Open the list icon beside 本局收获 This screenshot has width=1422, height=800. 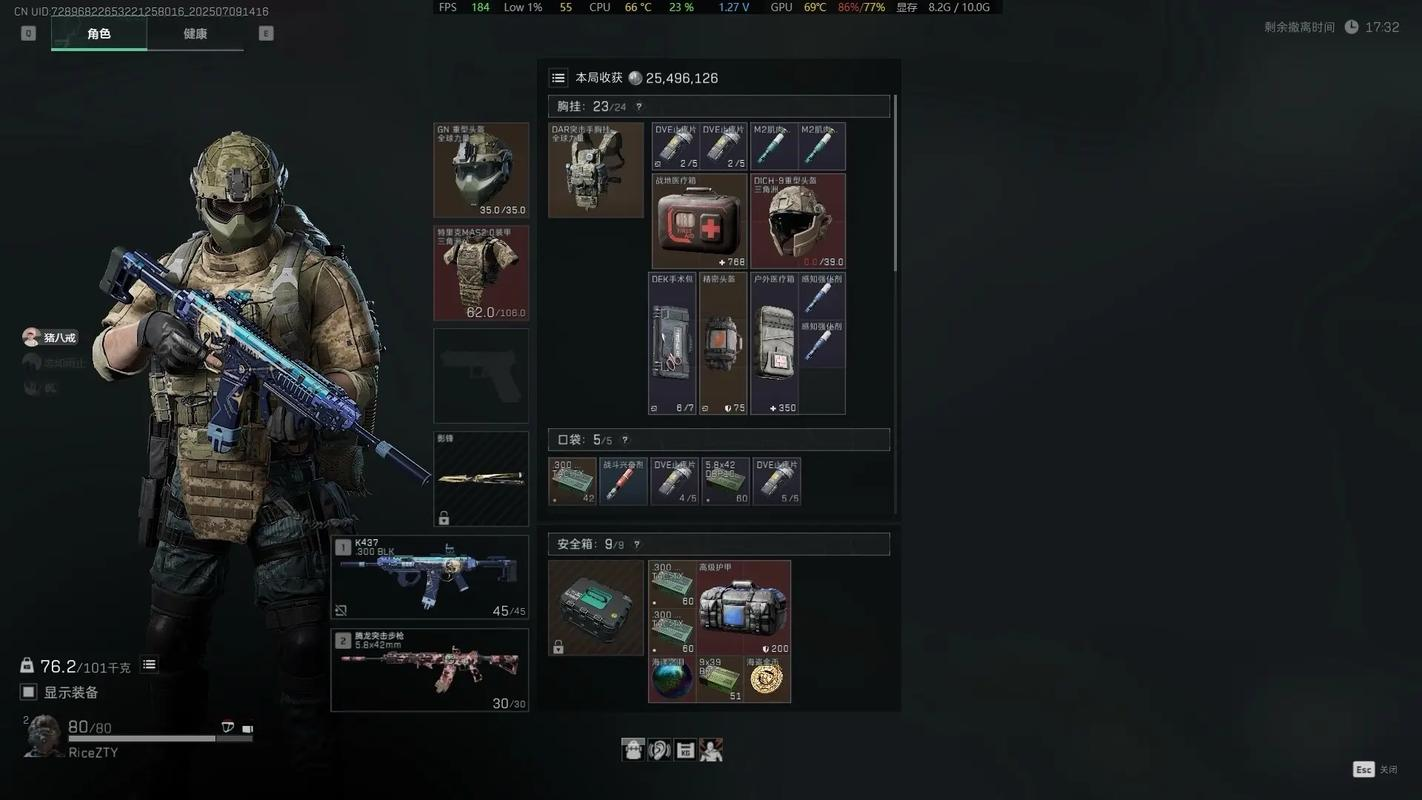(x=559, y=78)
